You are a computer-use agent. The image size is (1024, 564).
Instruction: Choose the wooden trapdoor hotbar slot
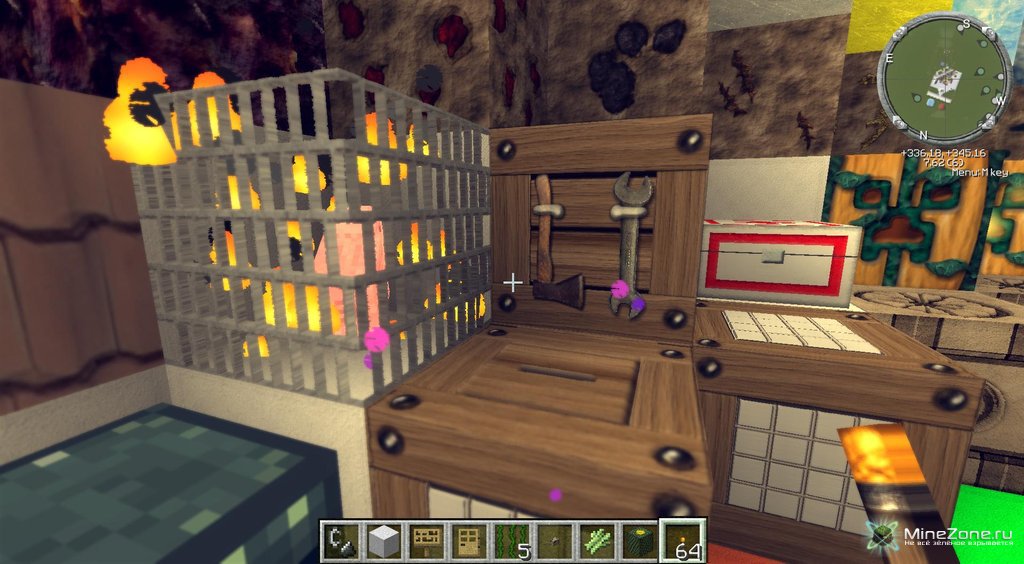point(427,541)
